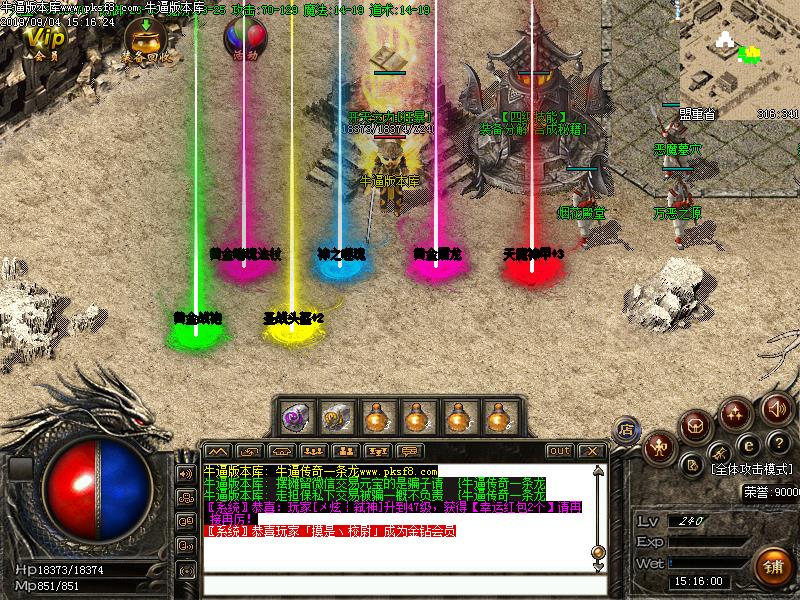Open the orange 铺 stall button
The image size is (800, 600).
[774, 566]
